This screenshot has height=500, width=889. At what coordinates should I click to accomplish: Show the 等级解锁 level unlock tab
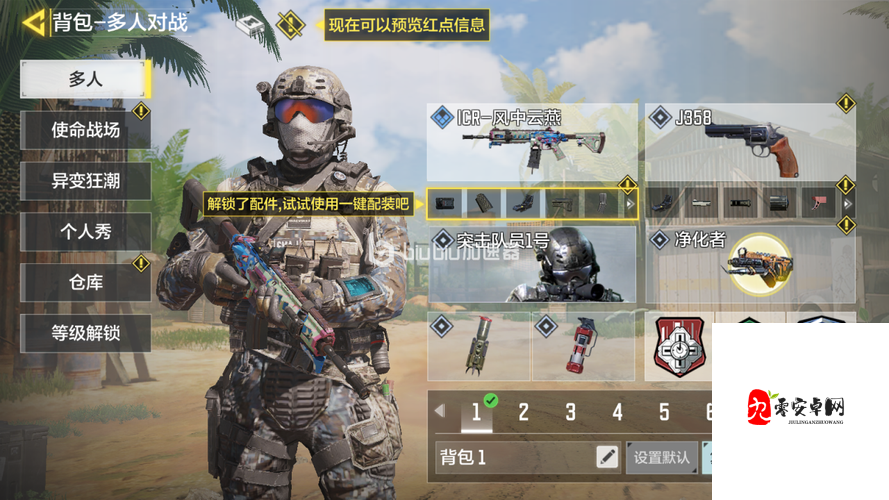[x=85, y=333]
